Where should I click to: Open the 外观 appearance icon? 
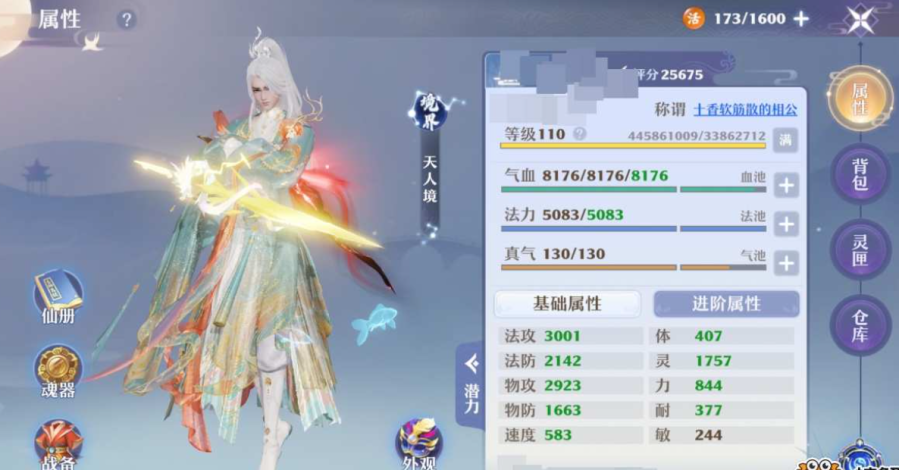coord(418,443)
